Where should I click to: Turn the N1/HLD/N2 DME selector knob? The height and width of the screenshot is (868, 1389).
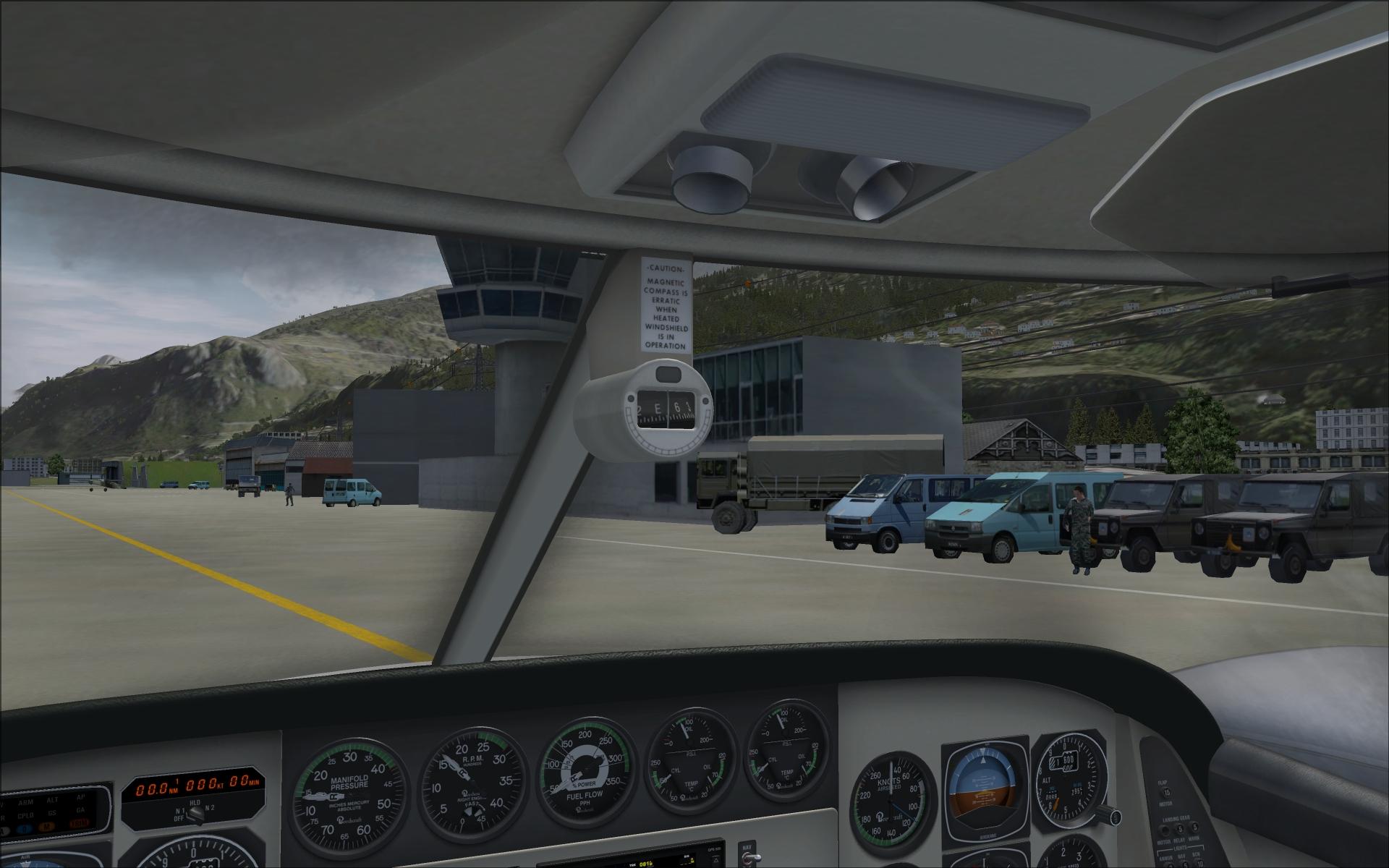(x=195, y=815)
